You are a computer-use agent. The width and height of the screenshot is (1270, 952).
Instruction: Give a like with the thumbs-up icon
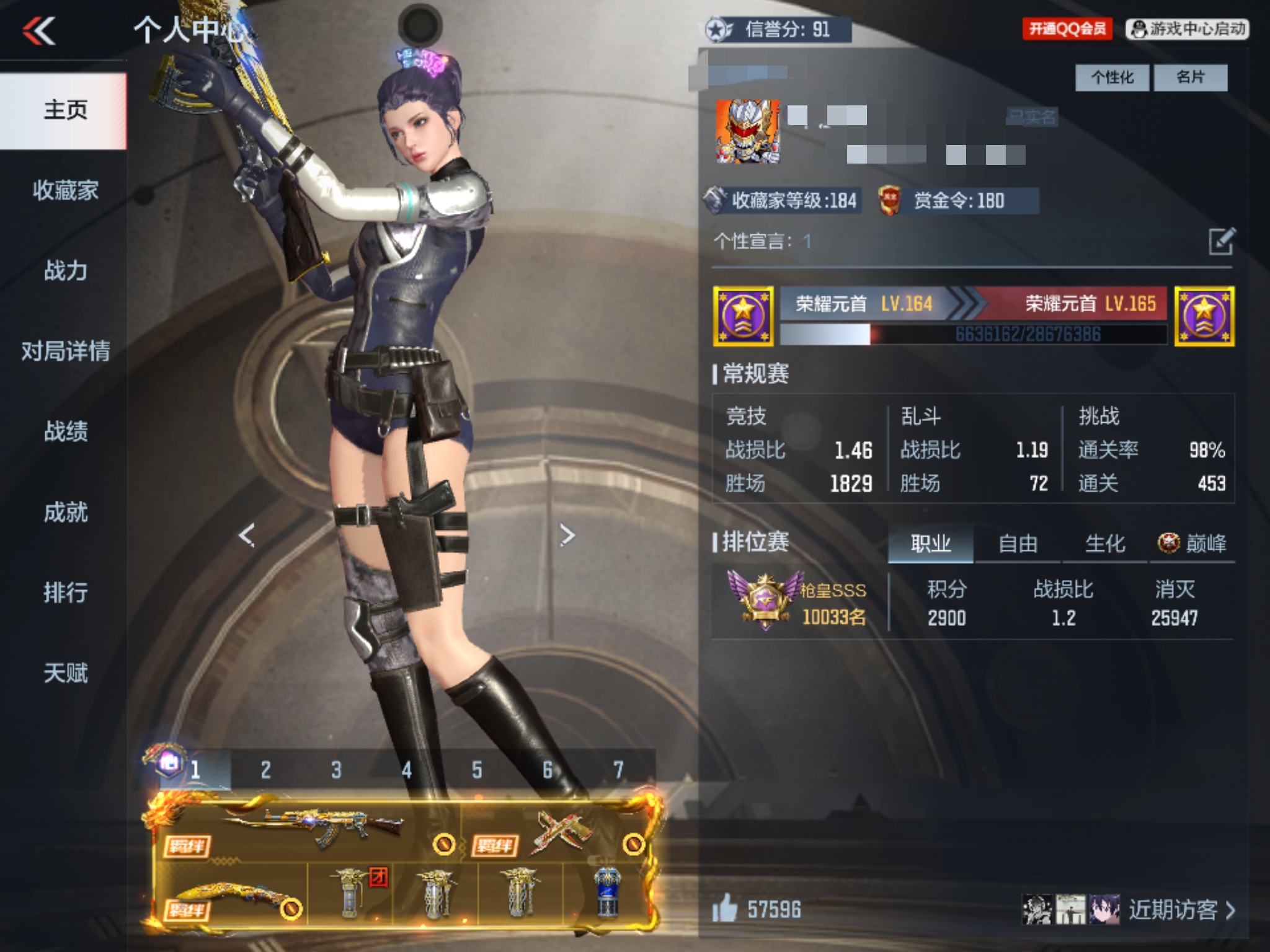pos(725,909)
